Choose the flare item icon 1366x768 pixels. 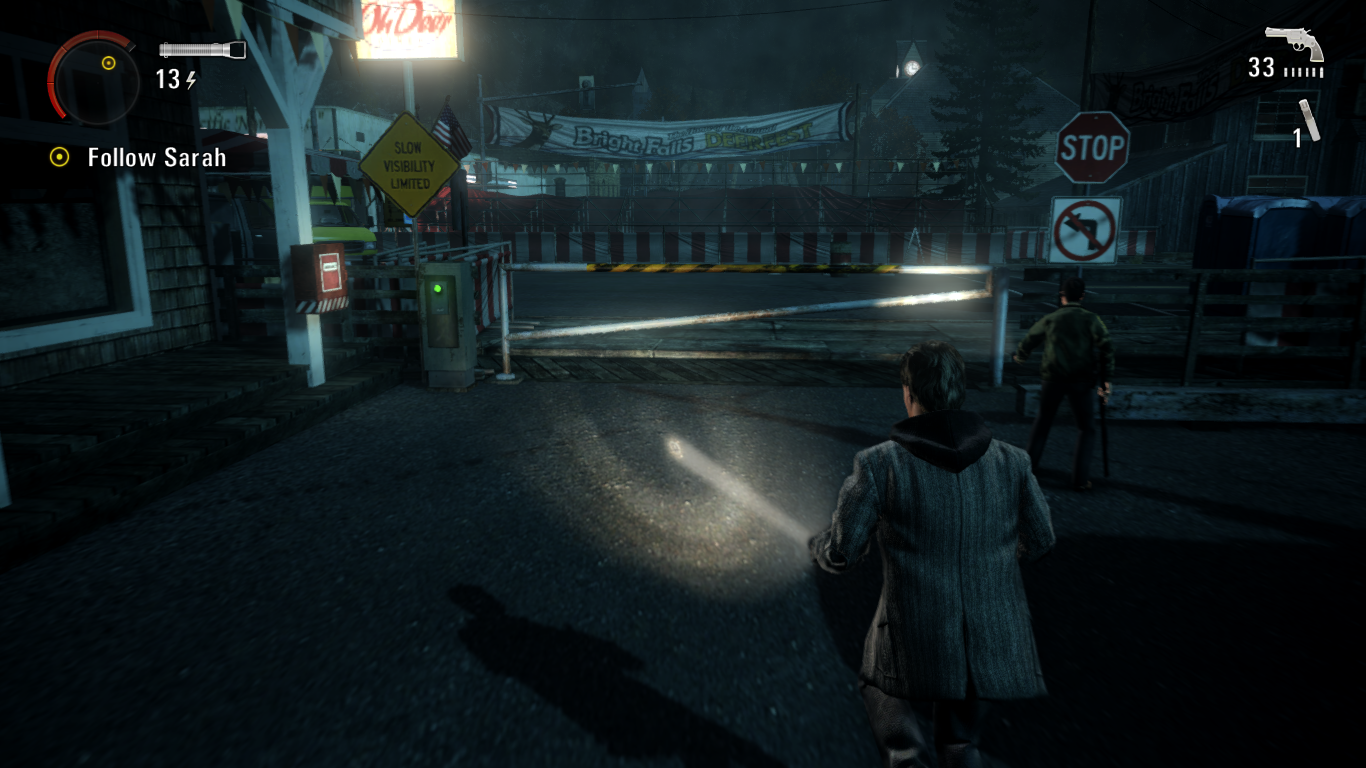[x=1310, y=119]
